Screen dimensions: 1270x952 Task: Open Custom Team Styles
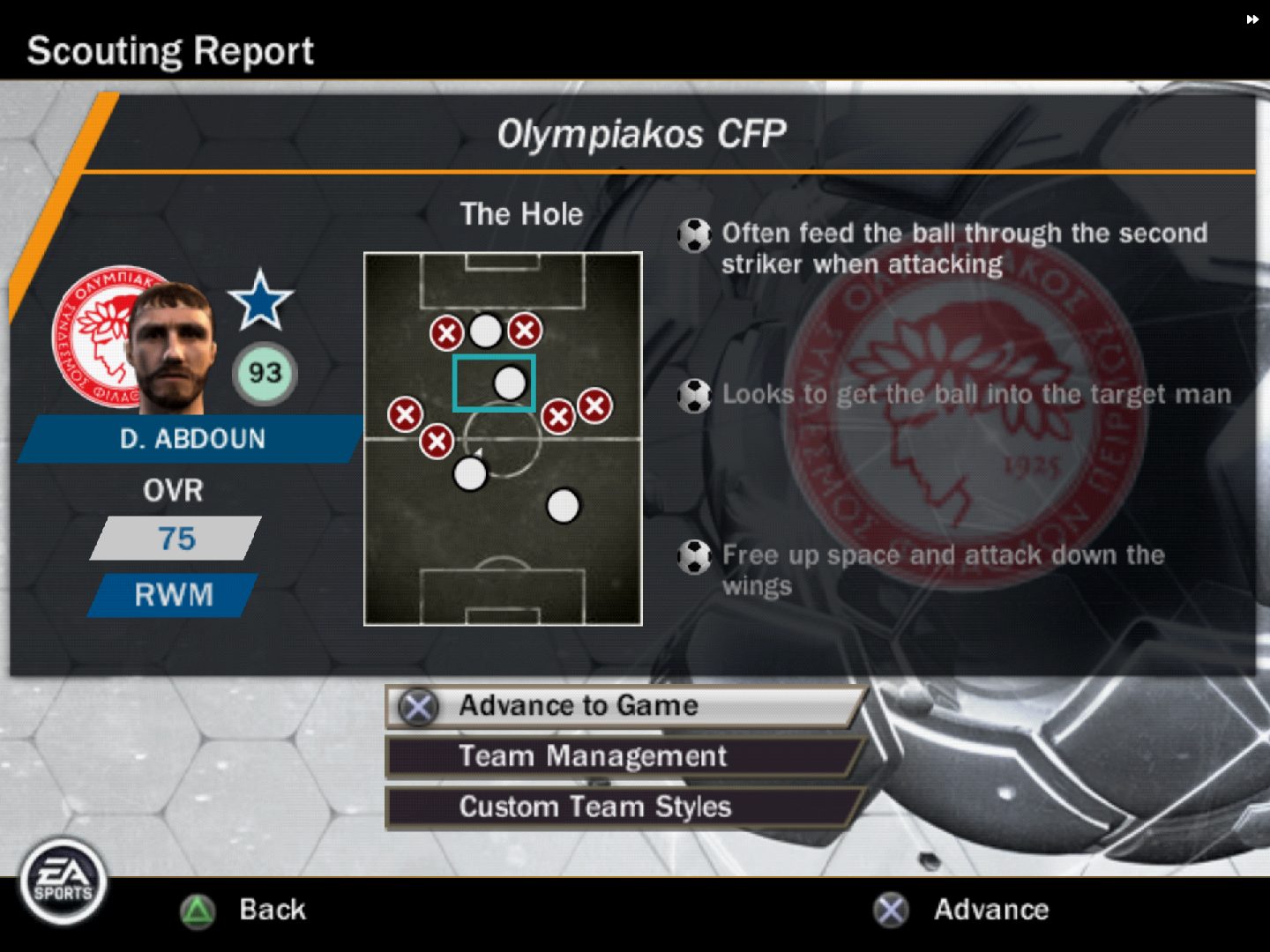click(x=623, y=807)
